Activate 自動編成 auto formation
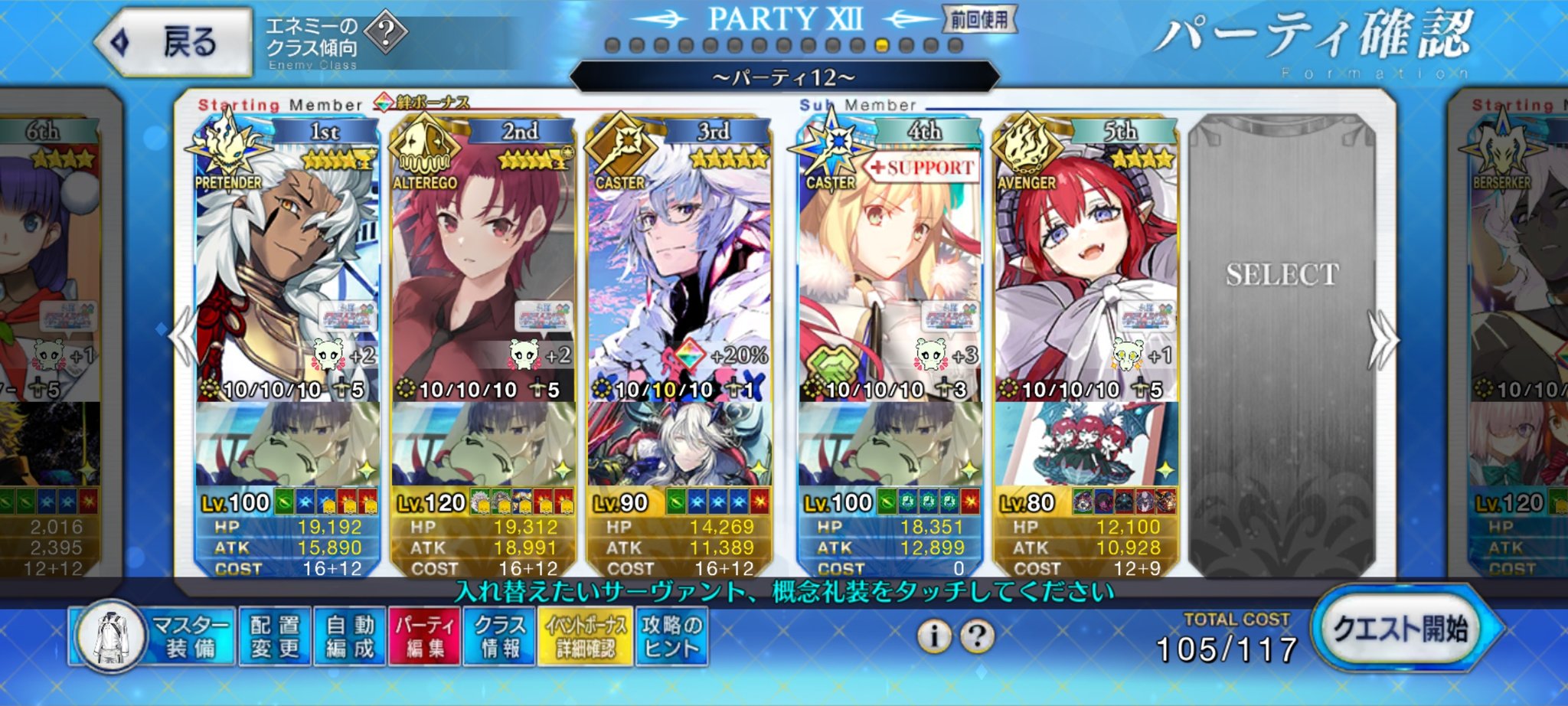Image resolution: width=1568 pixels, height=706 pixels. click(350, 636)
